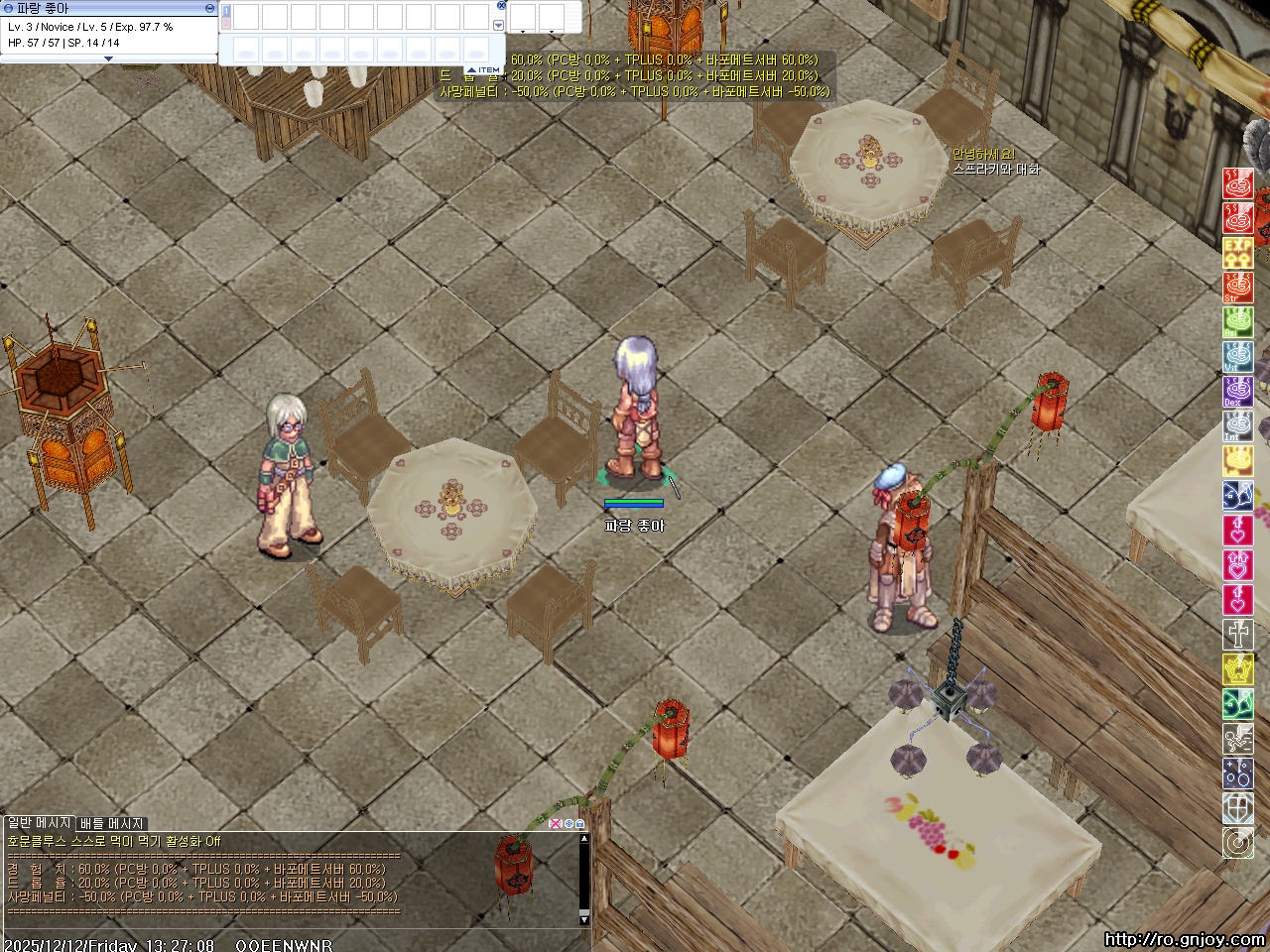Image resolution: width=1270 pixels, height=952 pixels.
Task: Select the yellow crown buff icon
Action: pos(1237,669)
